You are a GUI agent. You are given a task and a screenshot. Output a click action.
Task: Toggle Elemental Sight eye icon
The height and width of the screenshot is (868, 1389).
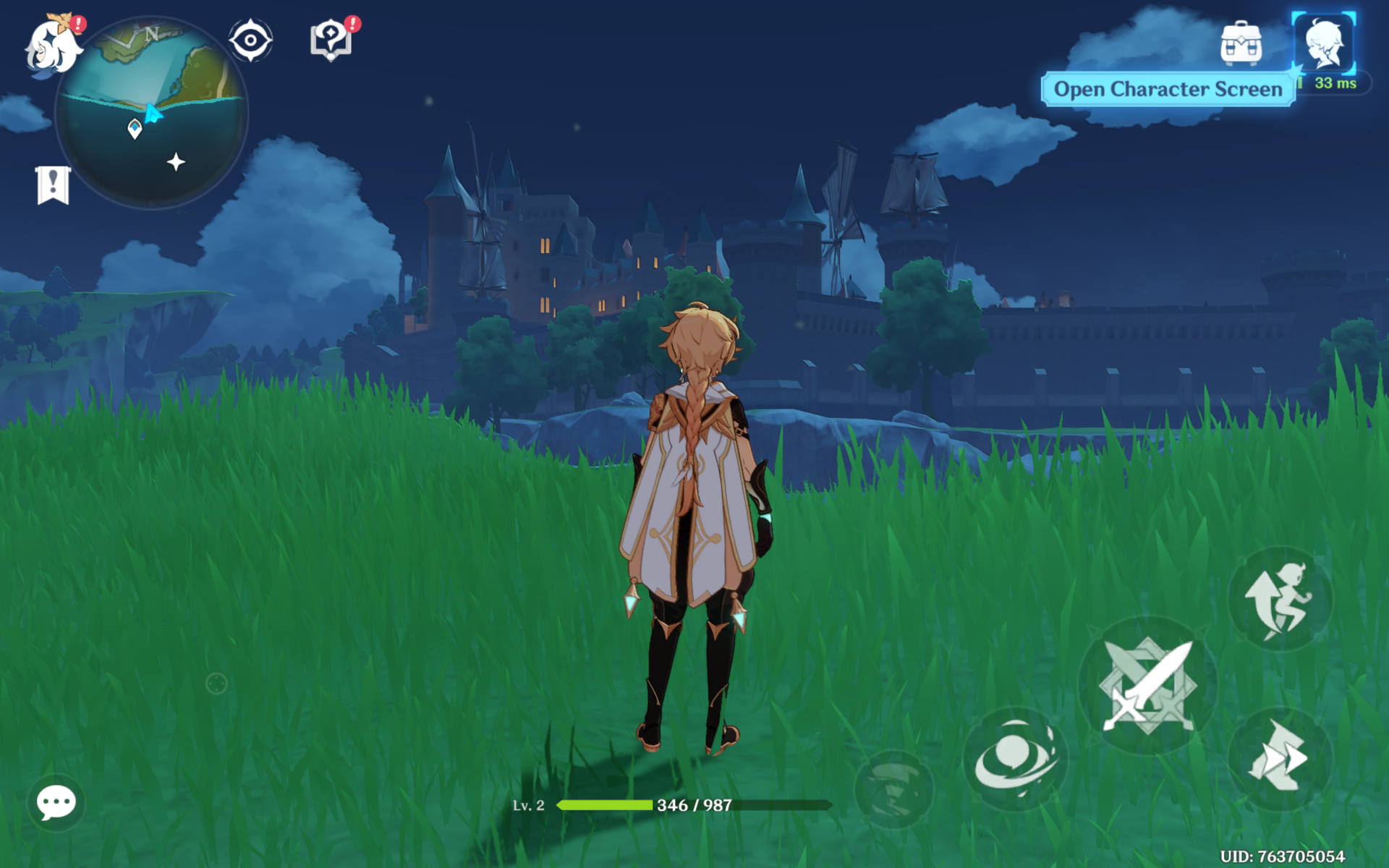250,41
